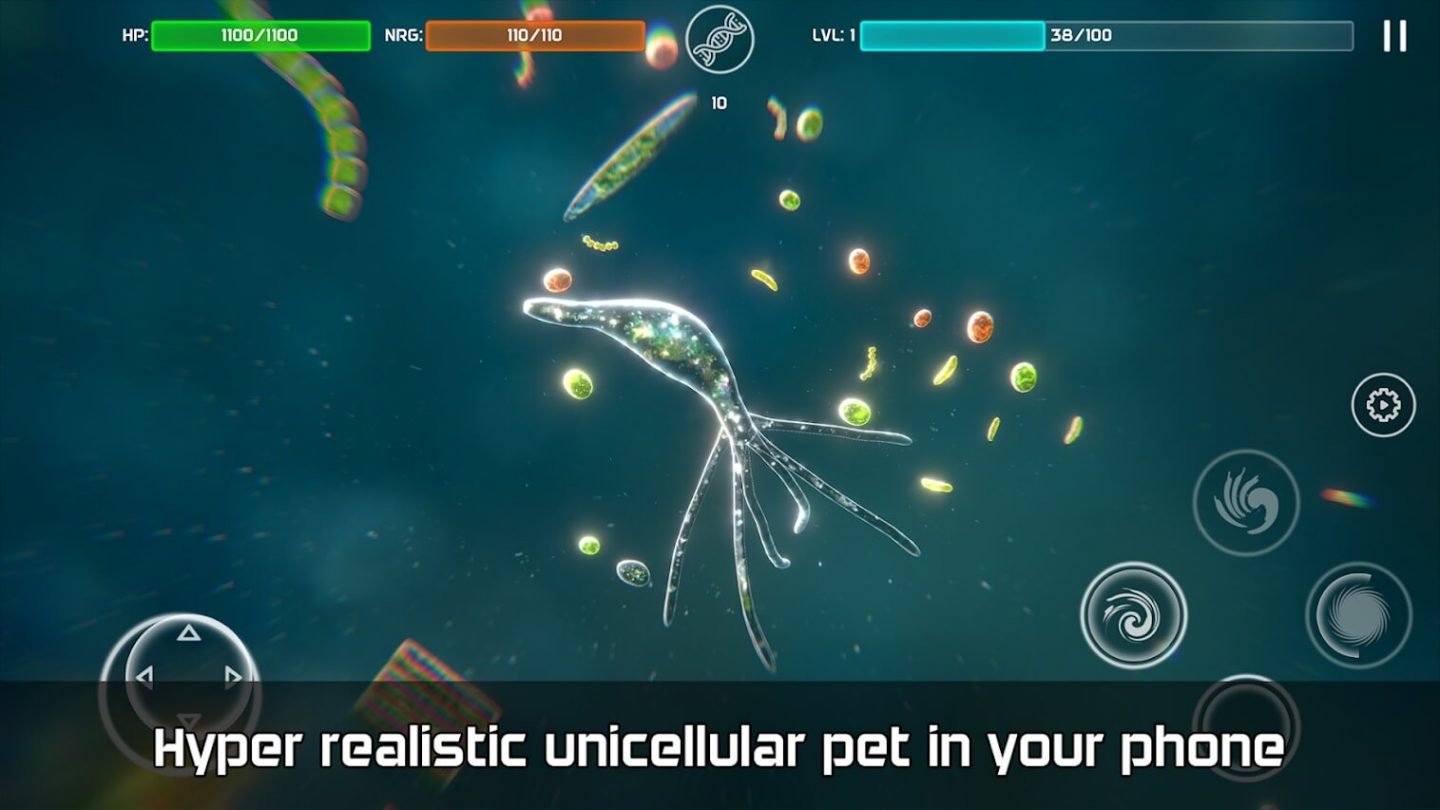Use the highlighted spiral whirlpool ability
Viewport: 1440px width, 810px height.
pos(1133,615)
